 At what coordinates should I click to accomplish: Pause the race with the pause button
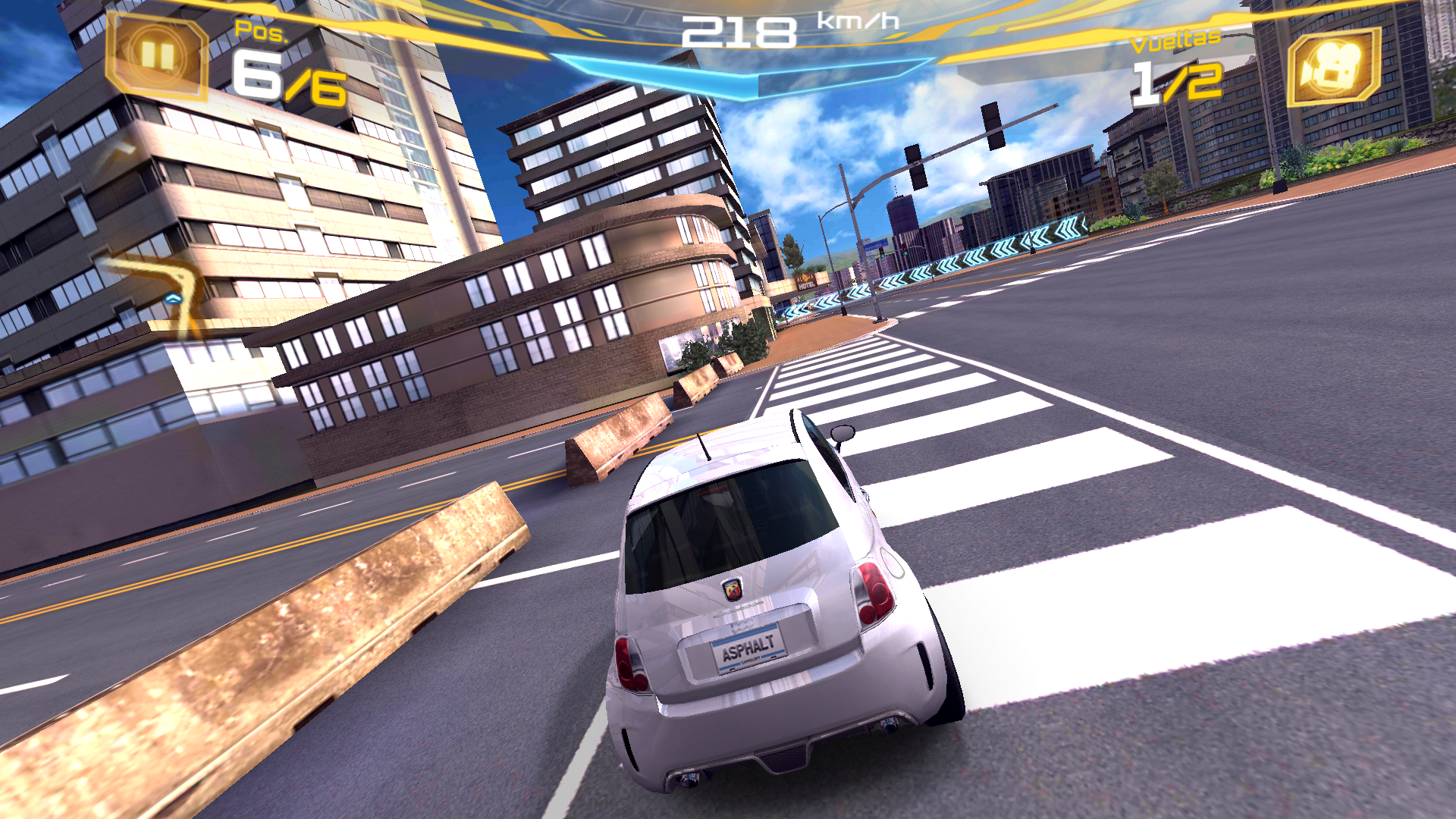coord(157,56)
